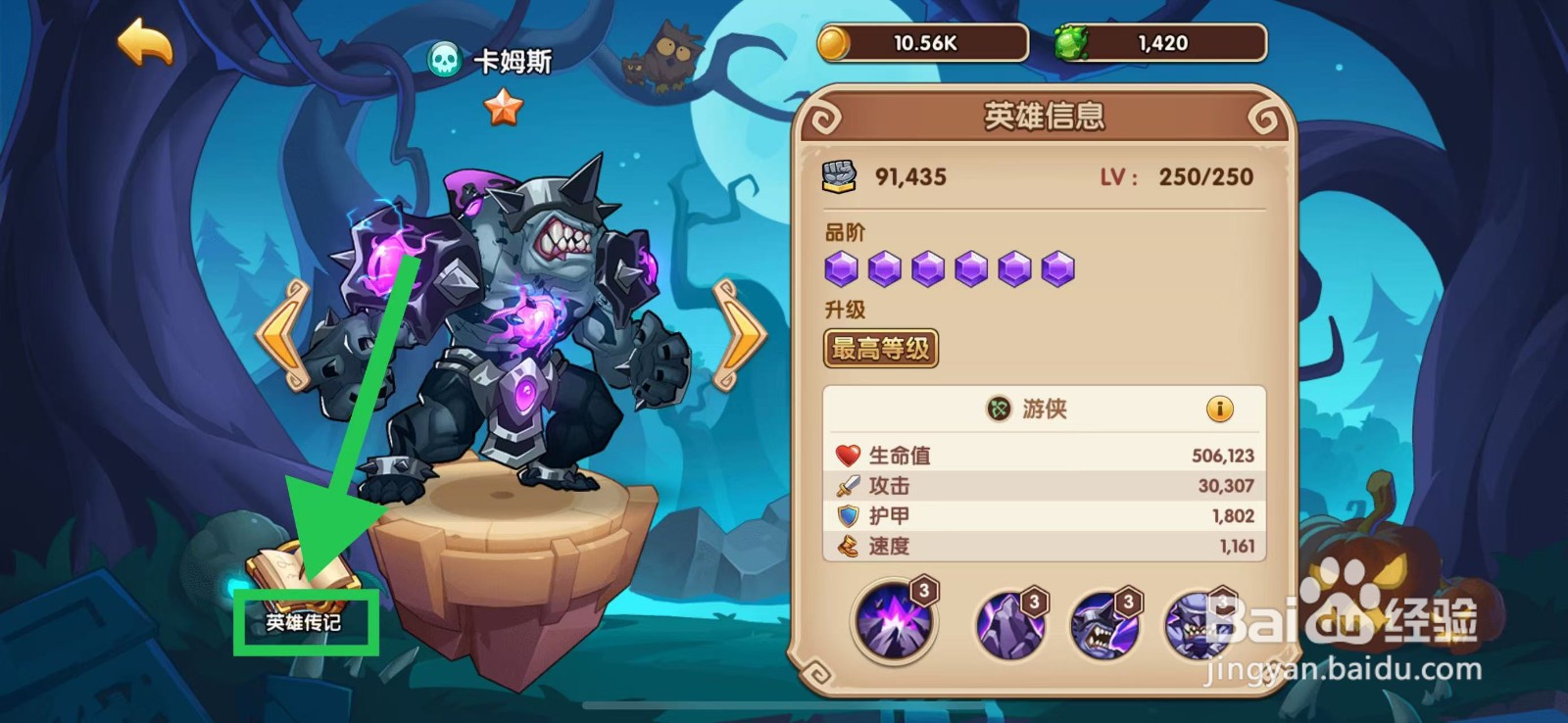Click the power rating shield icon beside 91,435

[841, 174]
